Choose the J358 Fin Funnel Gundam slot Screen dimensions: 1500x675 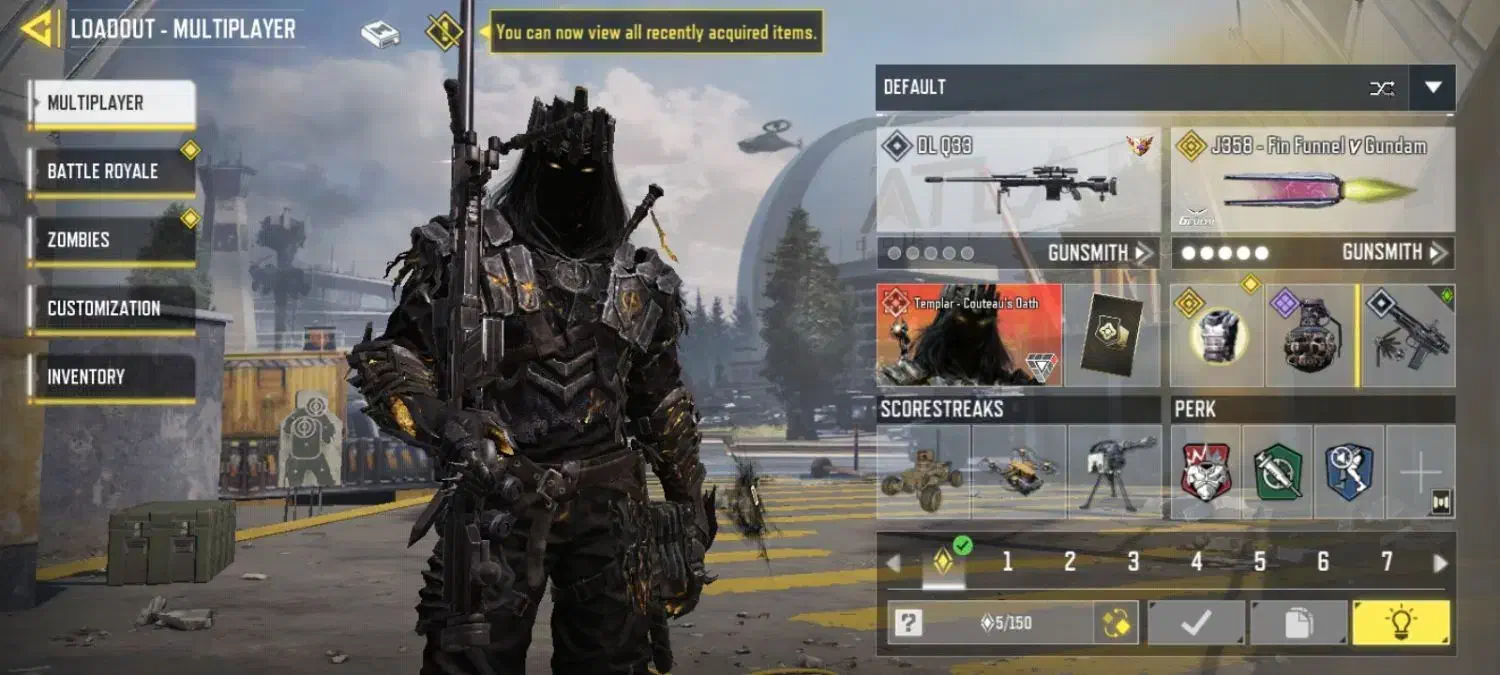(x=1312, y=180)
